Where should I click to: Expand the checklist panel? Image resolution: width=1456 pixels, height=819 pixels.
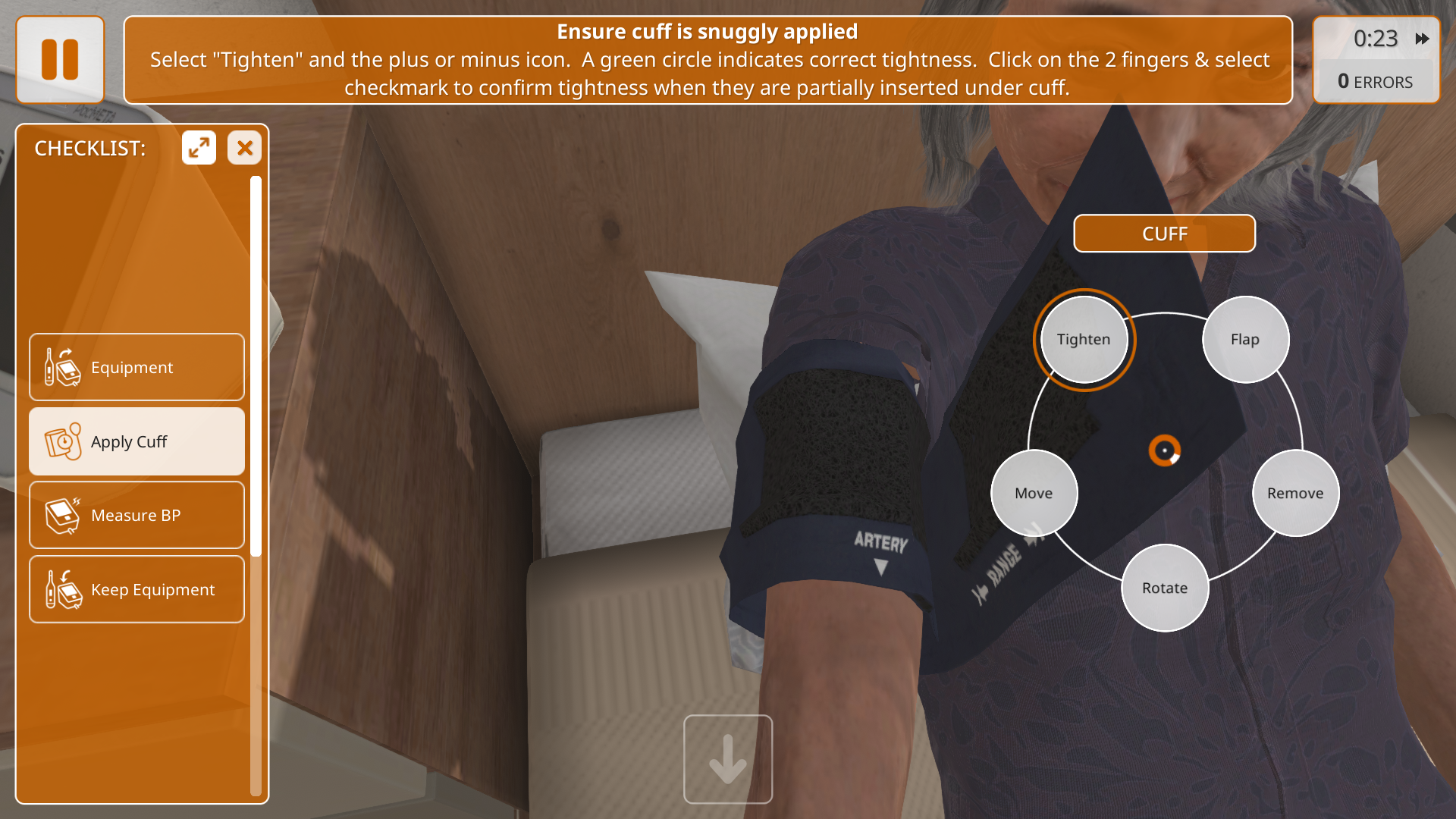click(x=199, y=148)
